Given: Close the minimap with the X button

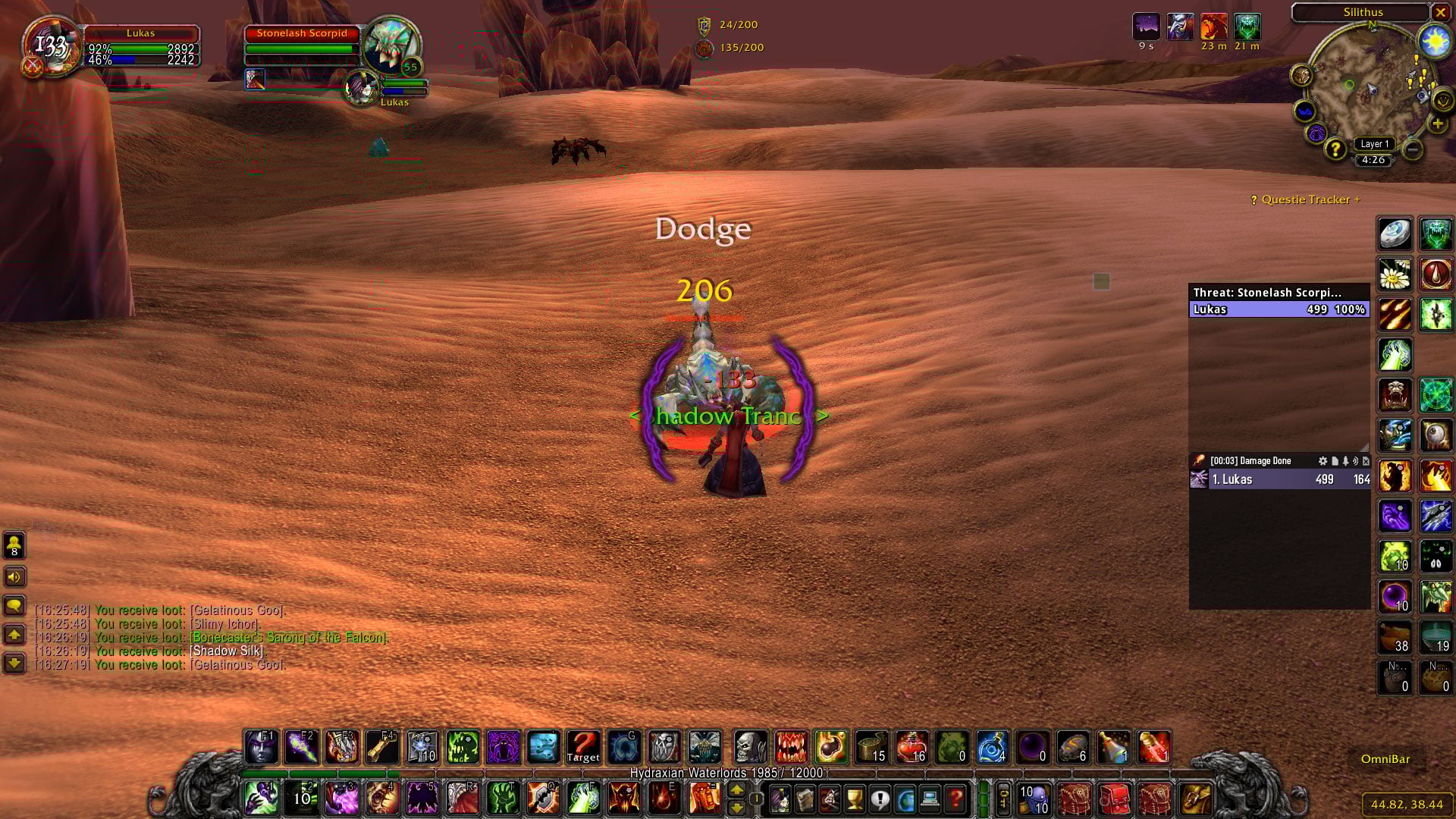Looking at the screenshot, I should [1440, 12].
